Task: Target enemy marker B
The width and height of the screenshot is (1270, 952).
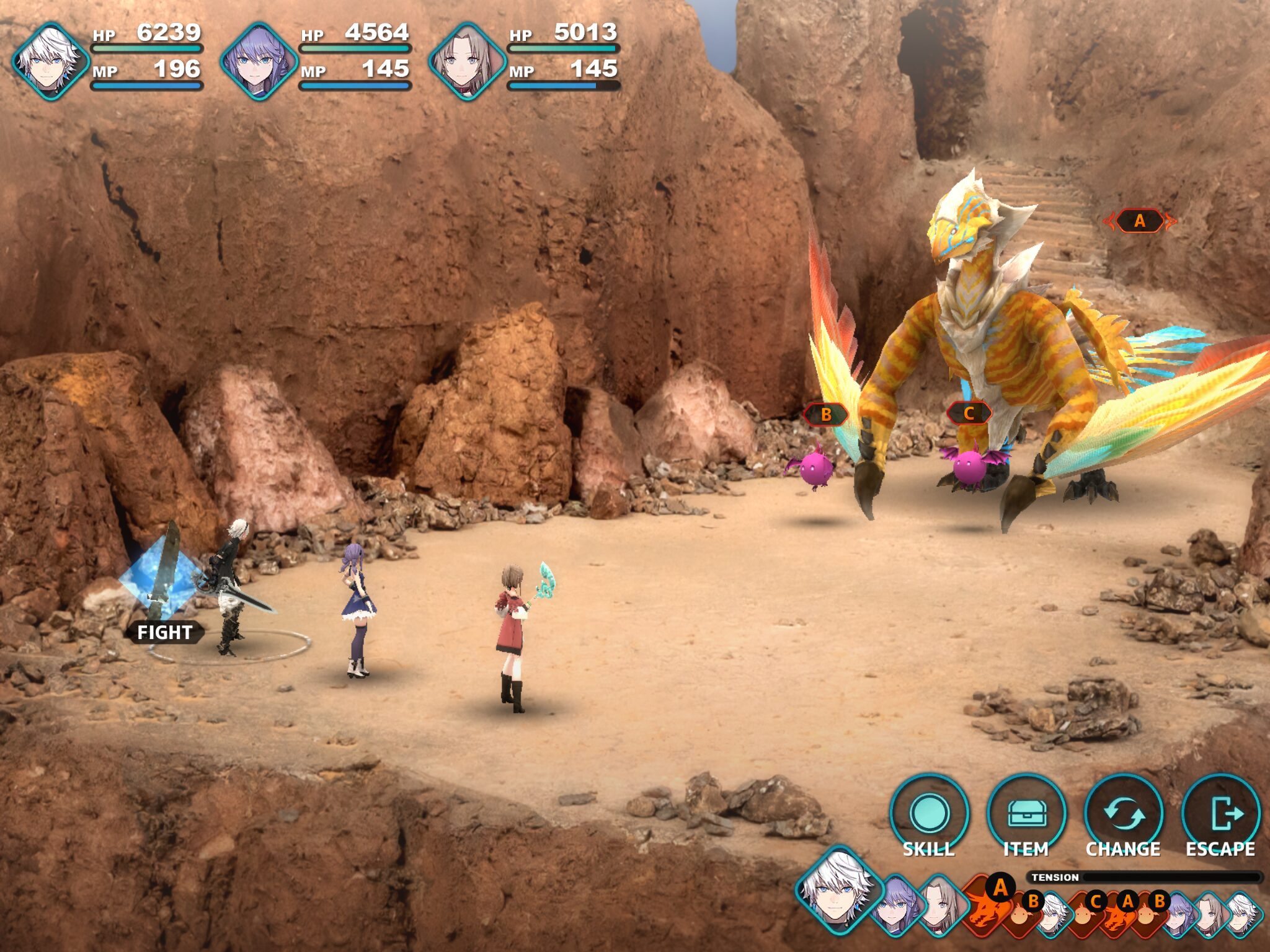Action: [x=825, y=414]
